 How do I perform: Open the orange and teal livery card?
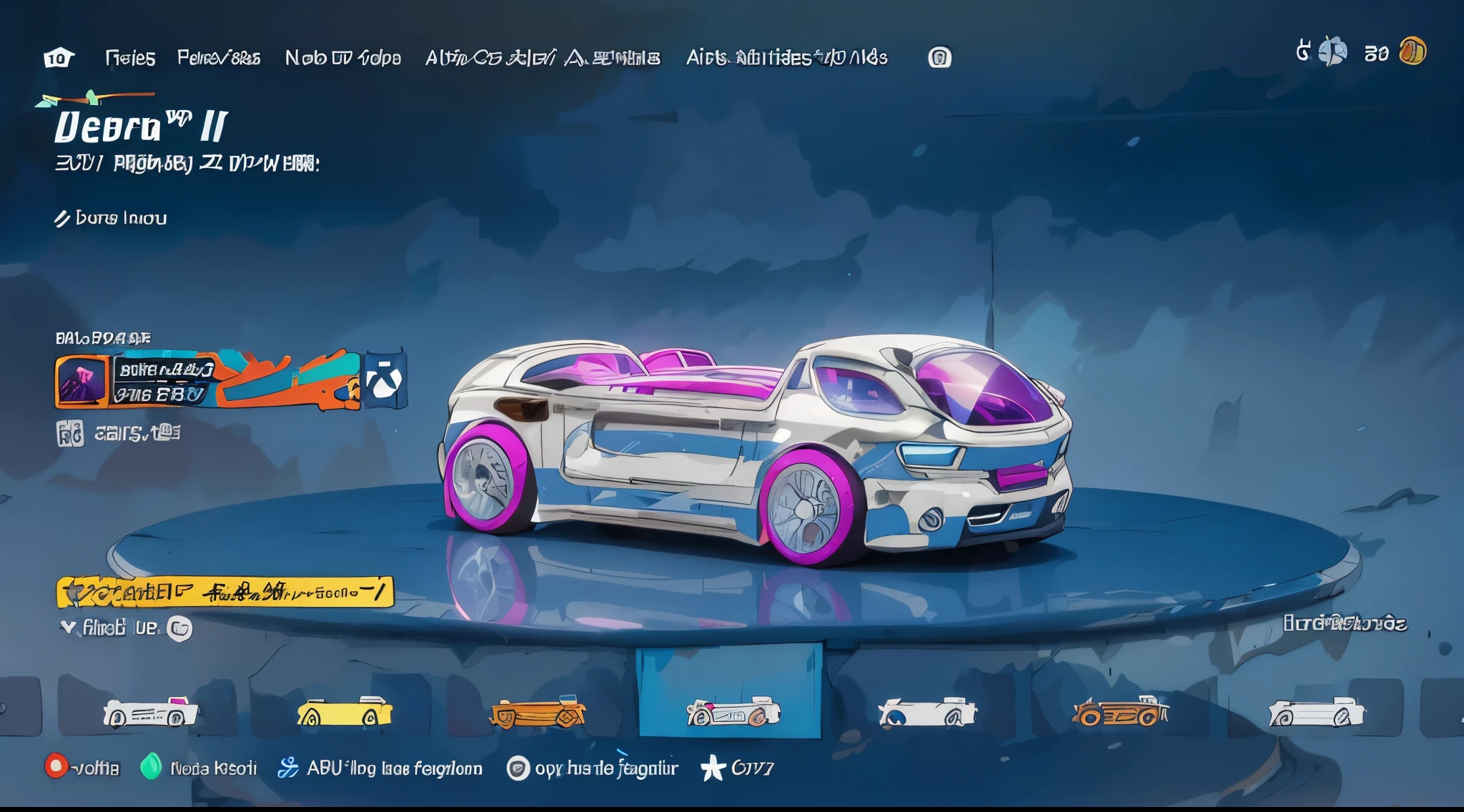pyautogui.click(x=207, y=380)
